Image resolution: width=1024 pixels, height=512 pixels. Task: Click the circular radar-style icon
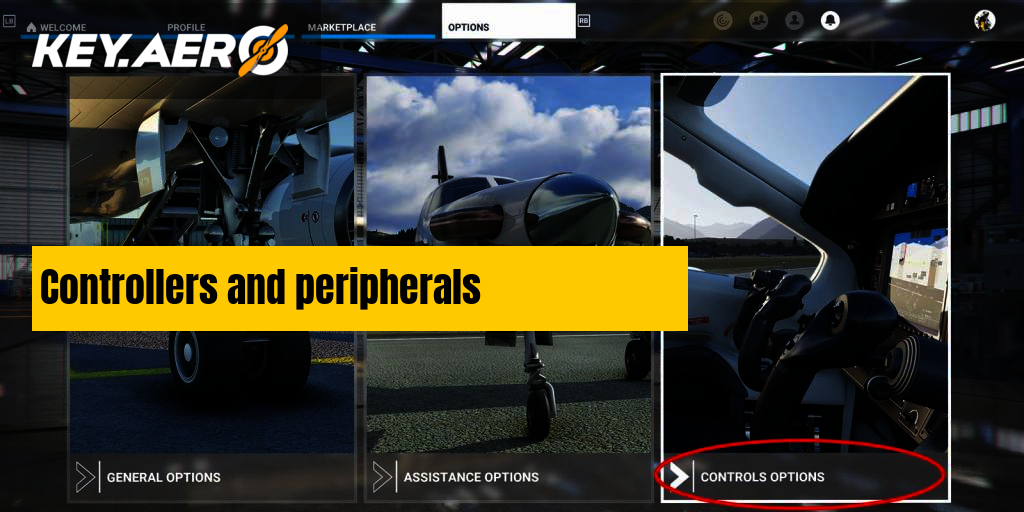point(723,20)
